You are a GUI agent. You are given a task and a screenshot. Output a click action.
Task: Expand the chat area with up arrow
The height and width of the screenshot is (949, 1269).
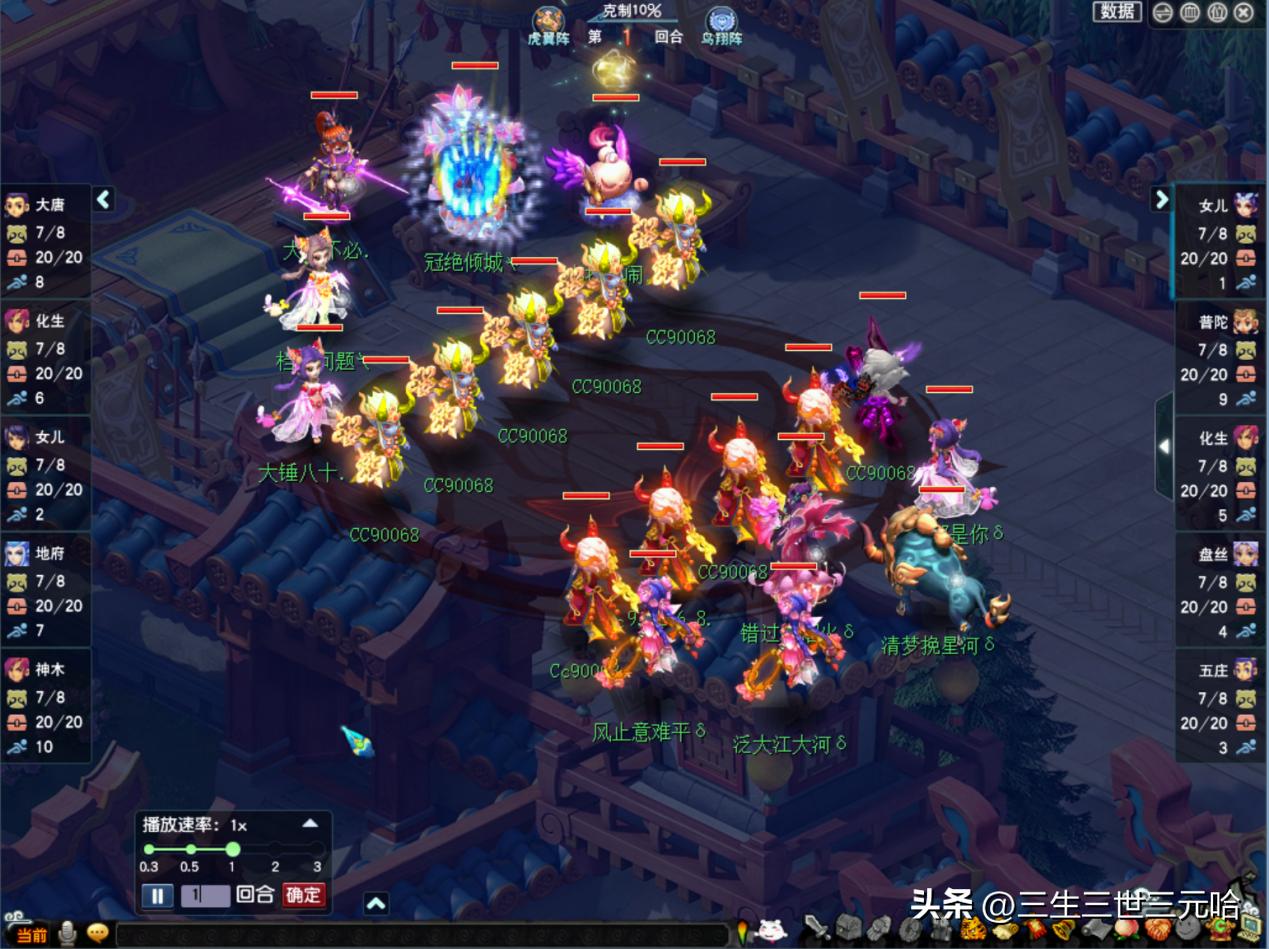tap(376, 904)
